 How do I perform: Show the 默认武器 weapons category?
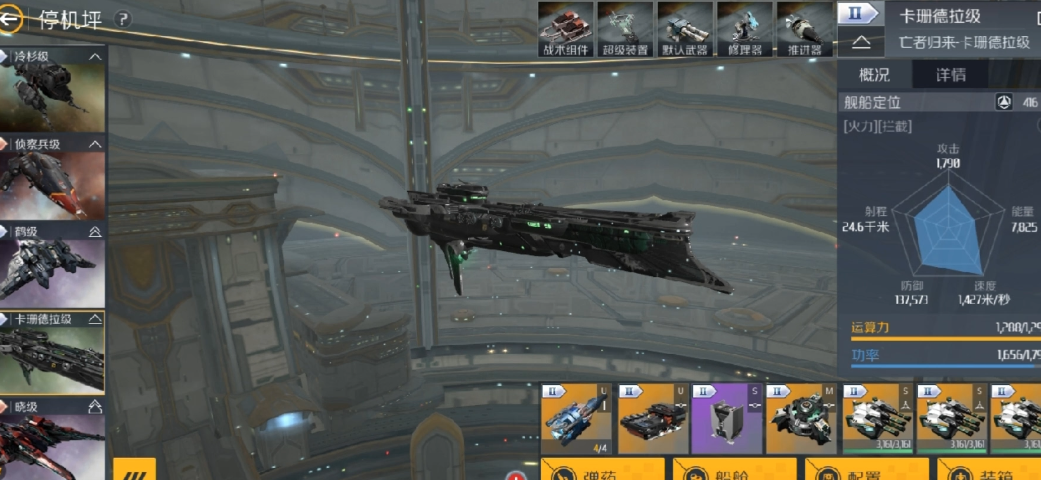(x=685, y=28)
